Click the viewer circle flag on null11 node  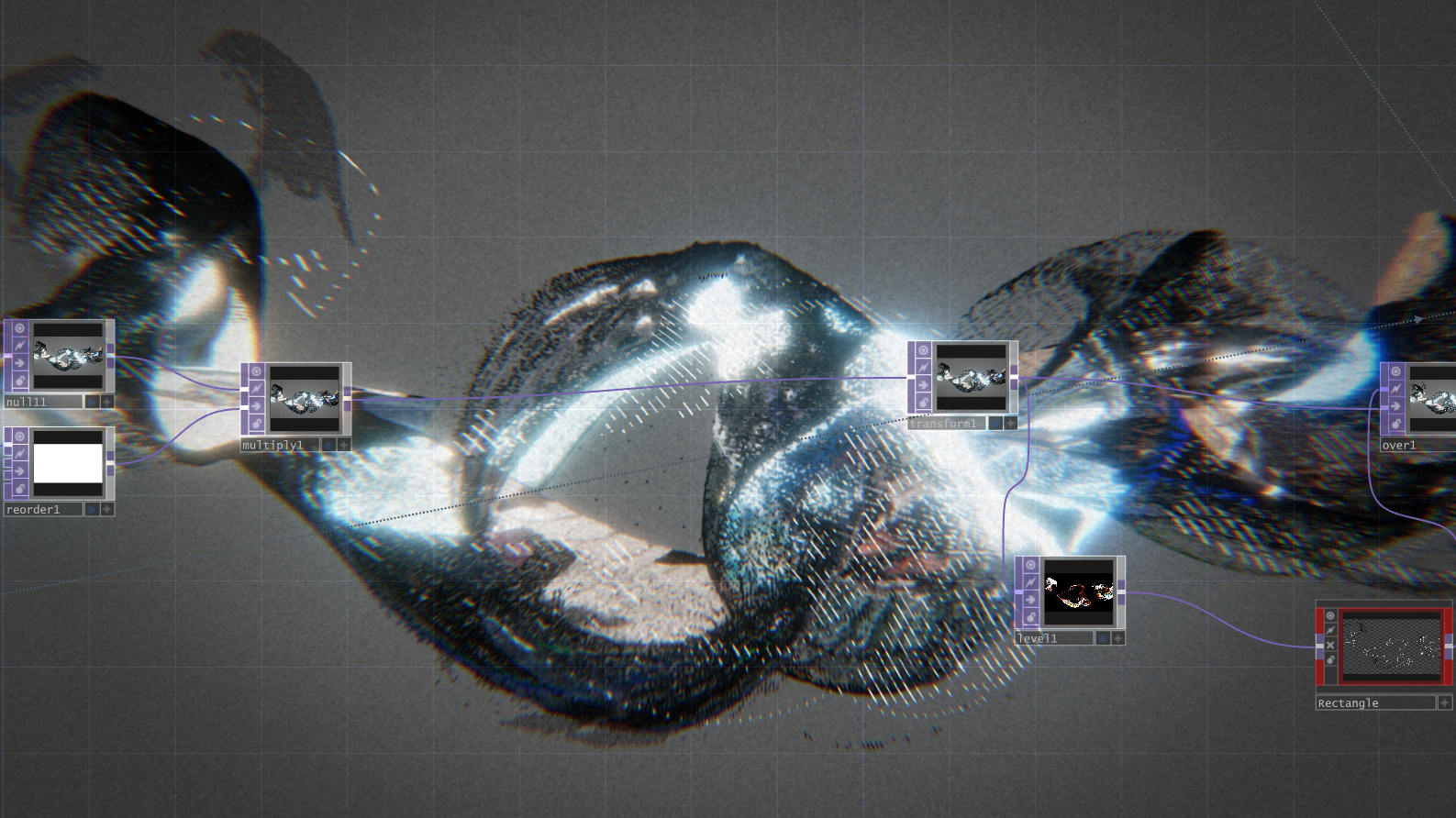click(19, 328)
